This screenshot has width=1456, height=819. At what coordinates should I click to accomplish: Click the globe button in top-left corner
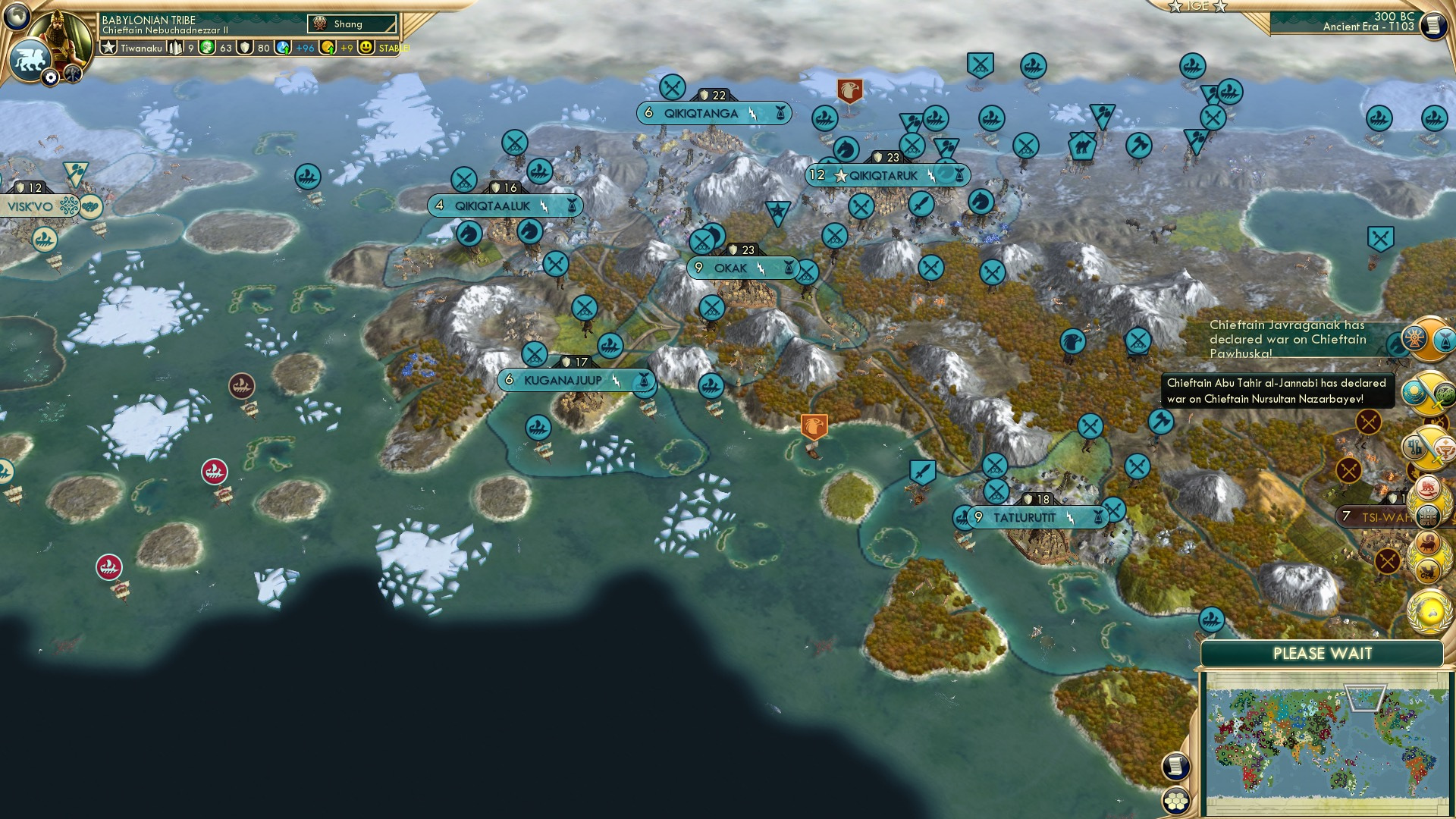pyautogui.click(x=17, y=16)
